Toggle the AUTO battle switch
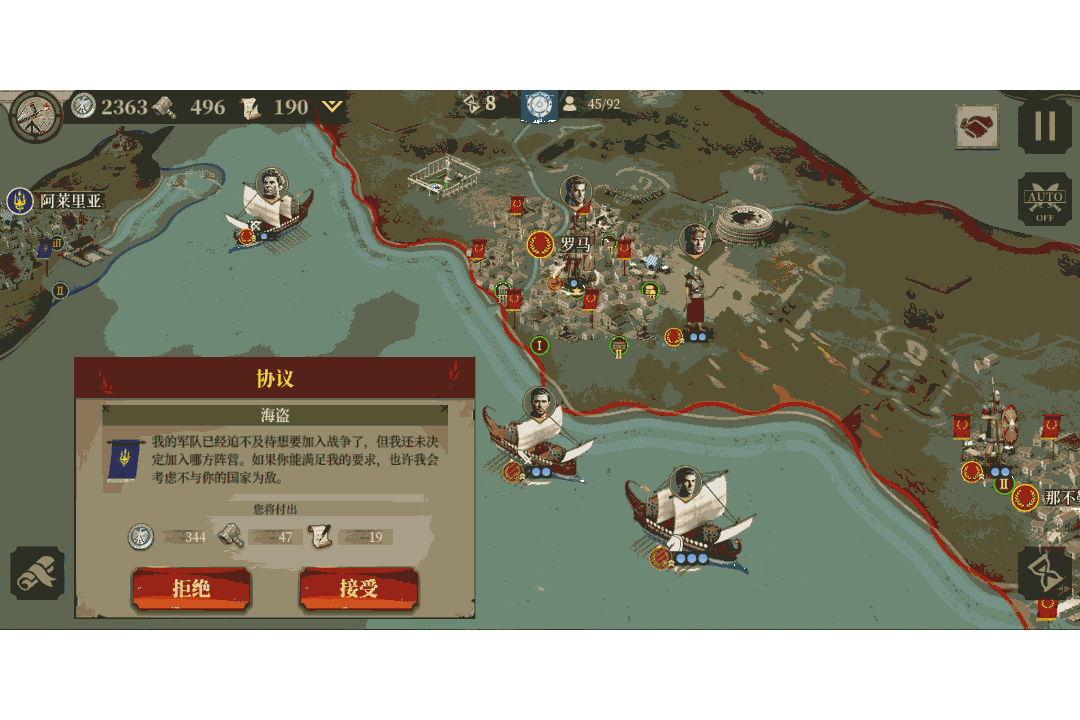 1044,200
